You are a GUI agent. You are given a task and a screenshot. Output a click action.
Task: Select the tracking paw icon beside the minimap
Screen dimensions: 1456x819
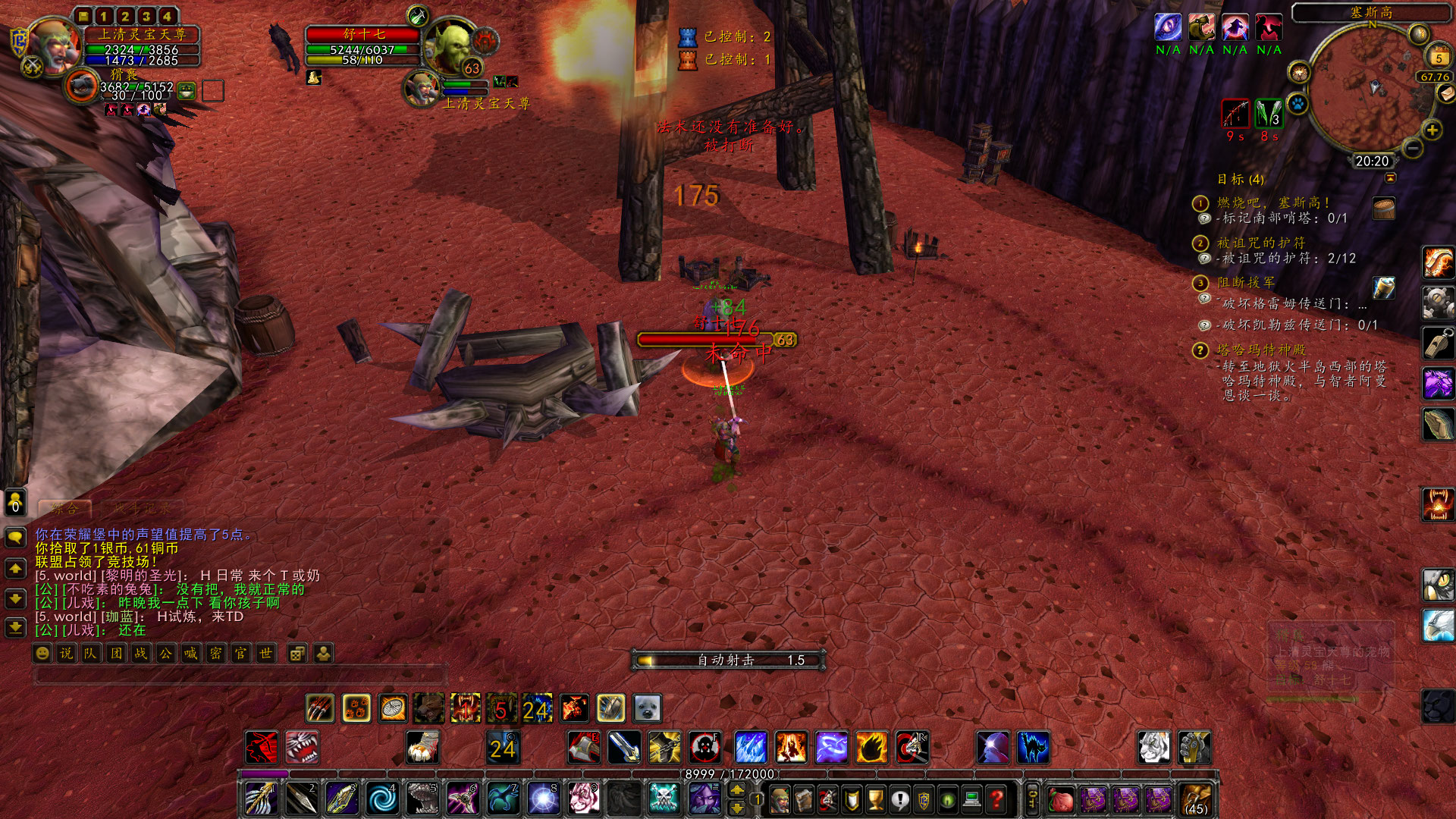pos(1298,104)
